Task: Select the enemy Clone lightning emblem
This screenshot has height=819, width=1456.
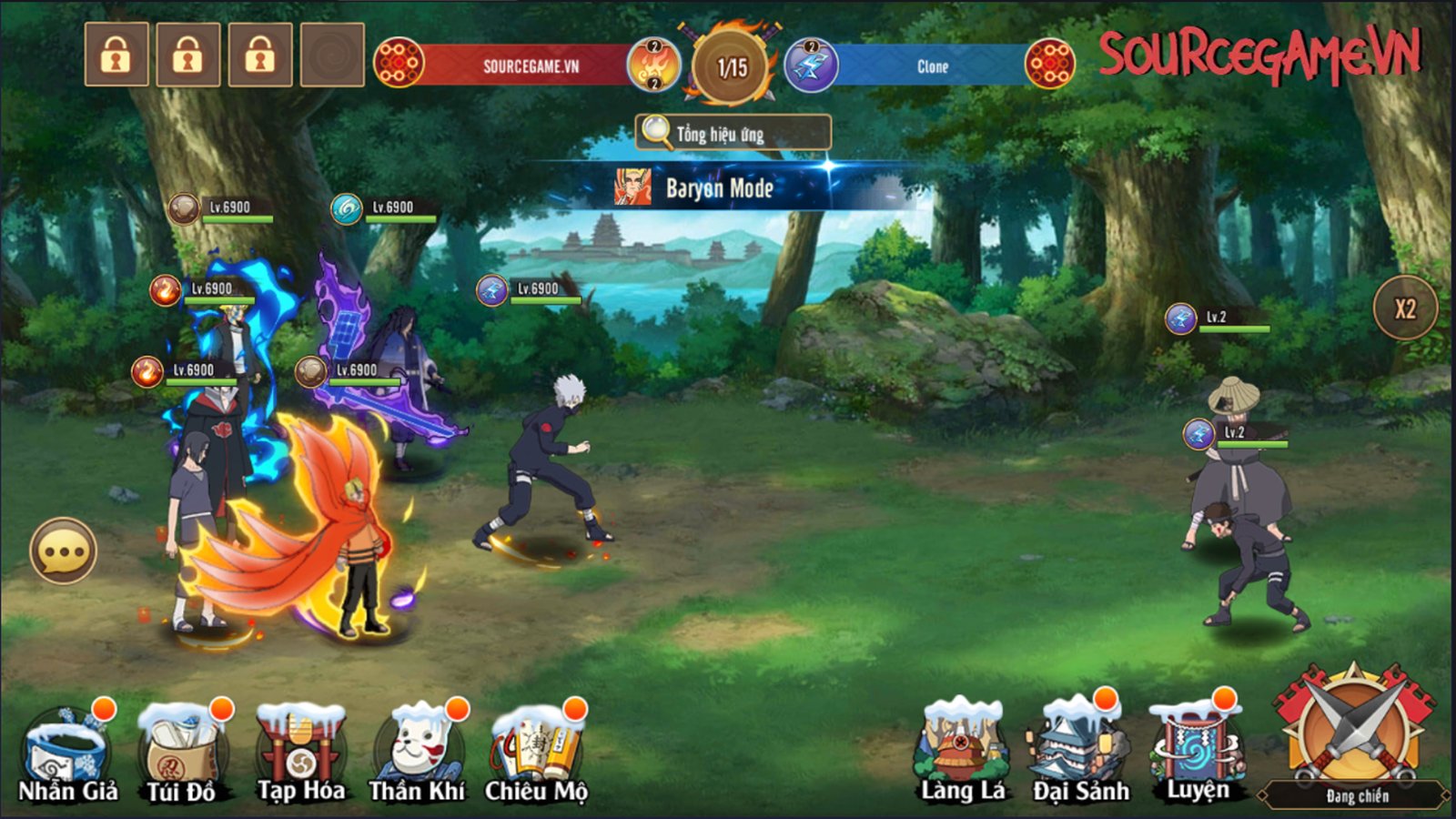Action: point(806,66)
